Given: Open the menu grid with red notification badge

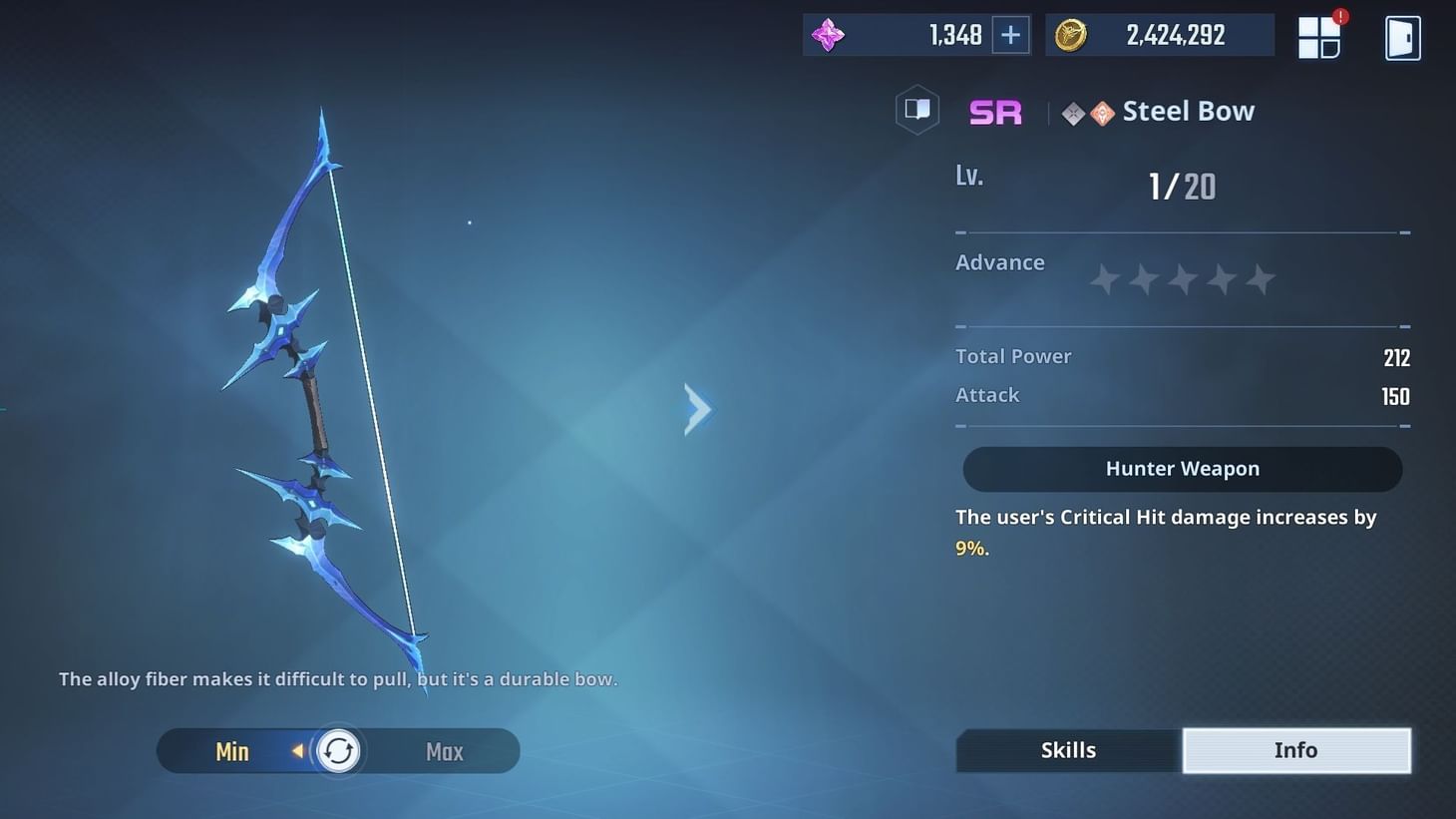Looking at the screenshot, I should (x=1319, y=35).
